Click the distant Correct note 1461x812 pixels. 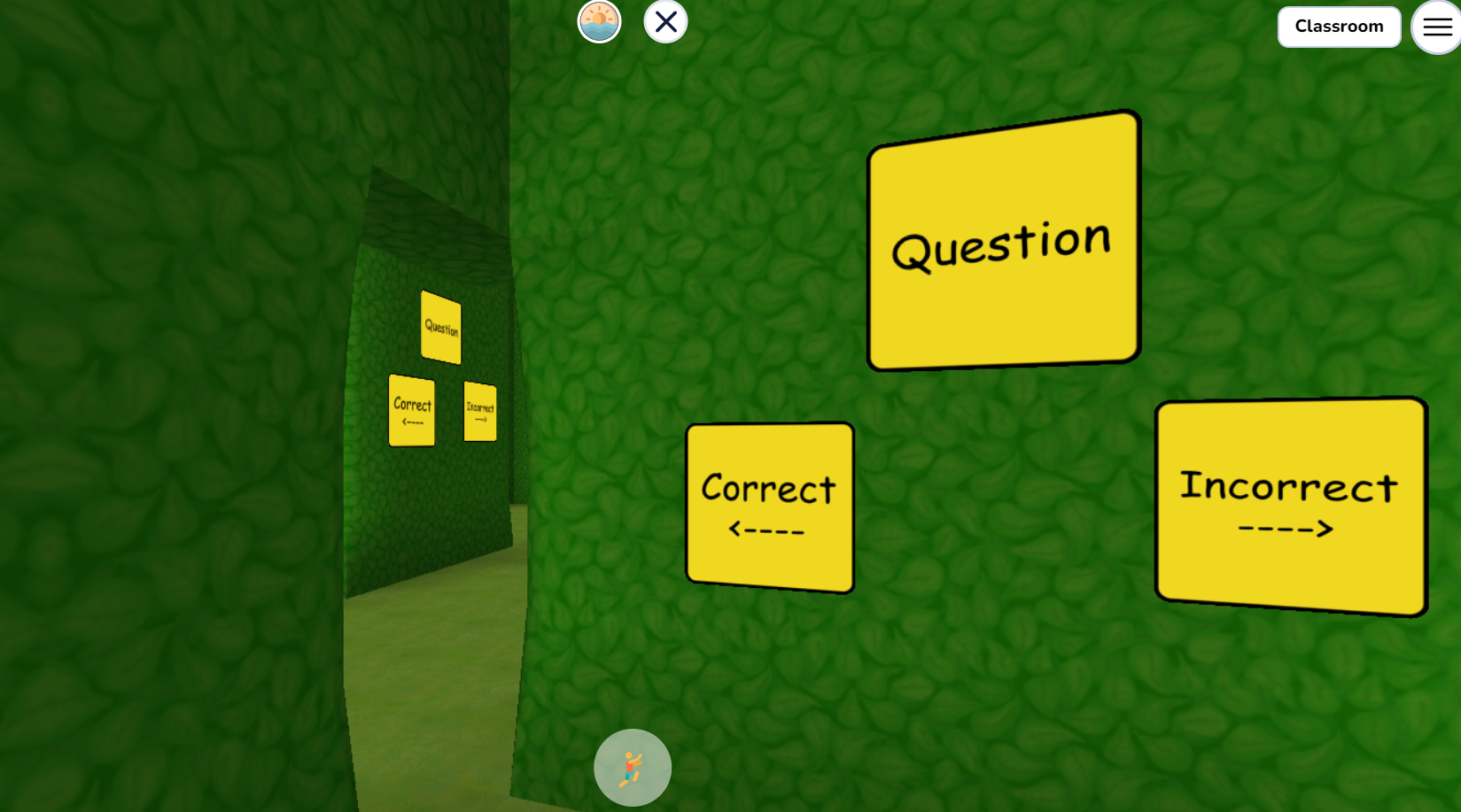click(411, 410)
